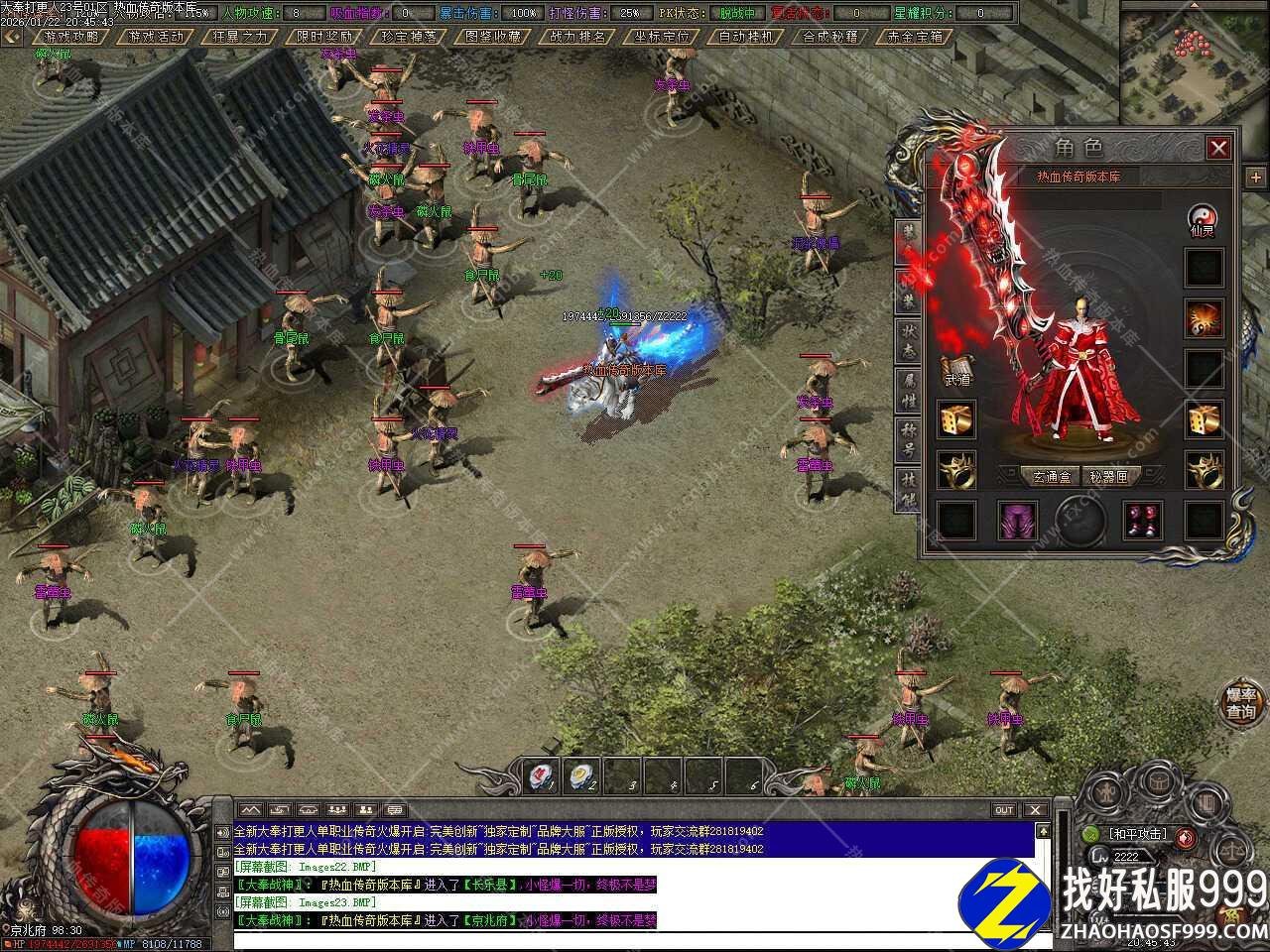Open the 武道 scroll icon

956,370
